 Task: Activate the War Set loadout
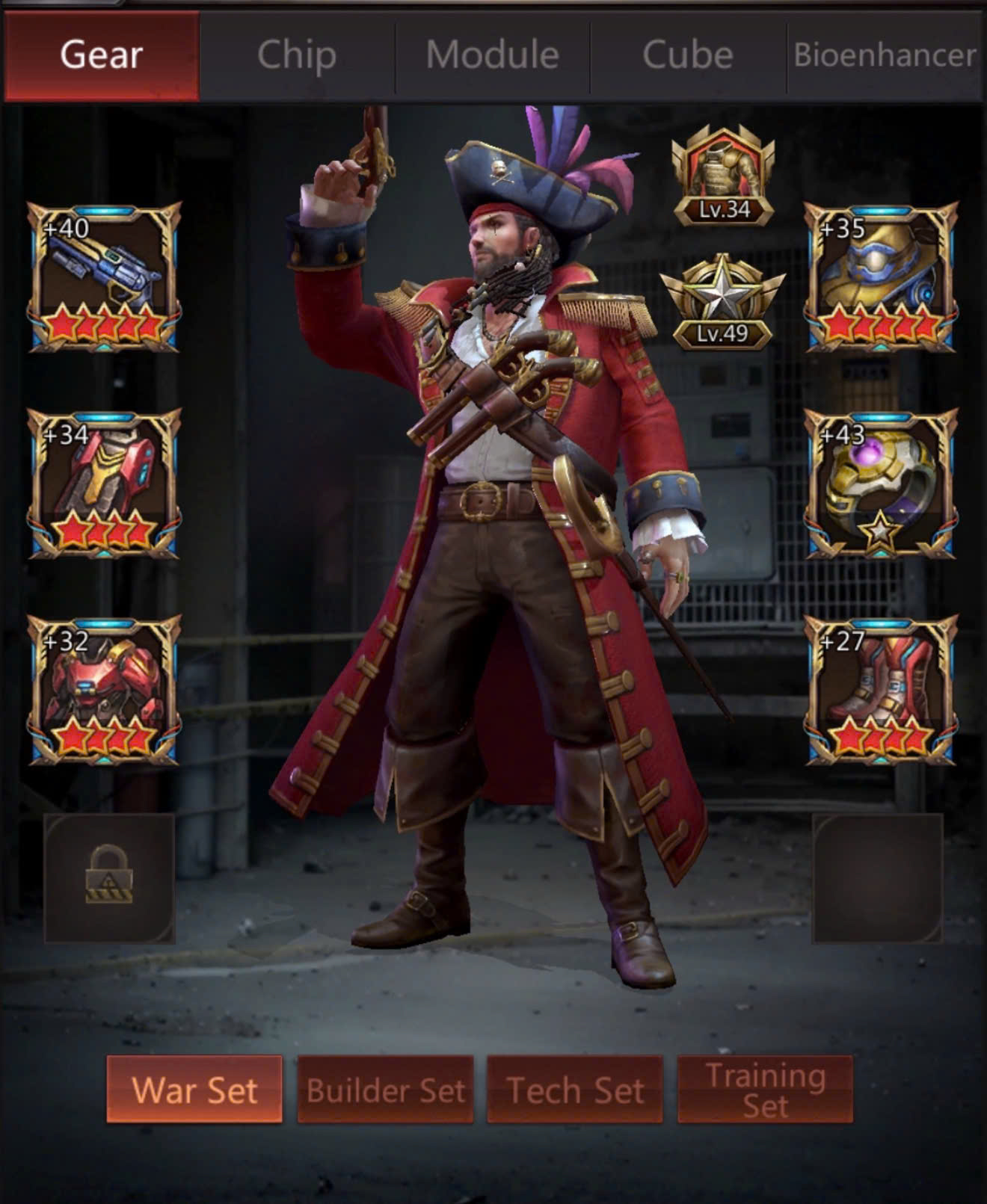click(x=194, y=1089)
